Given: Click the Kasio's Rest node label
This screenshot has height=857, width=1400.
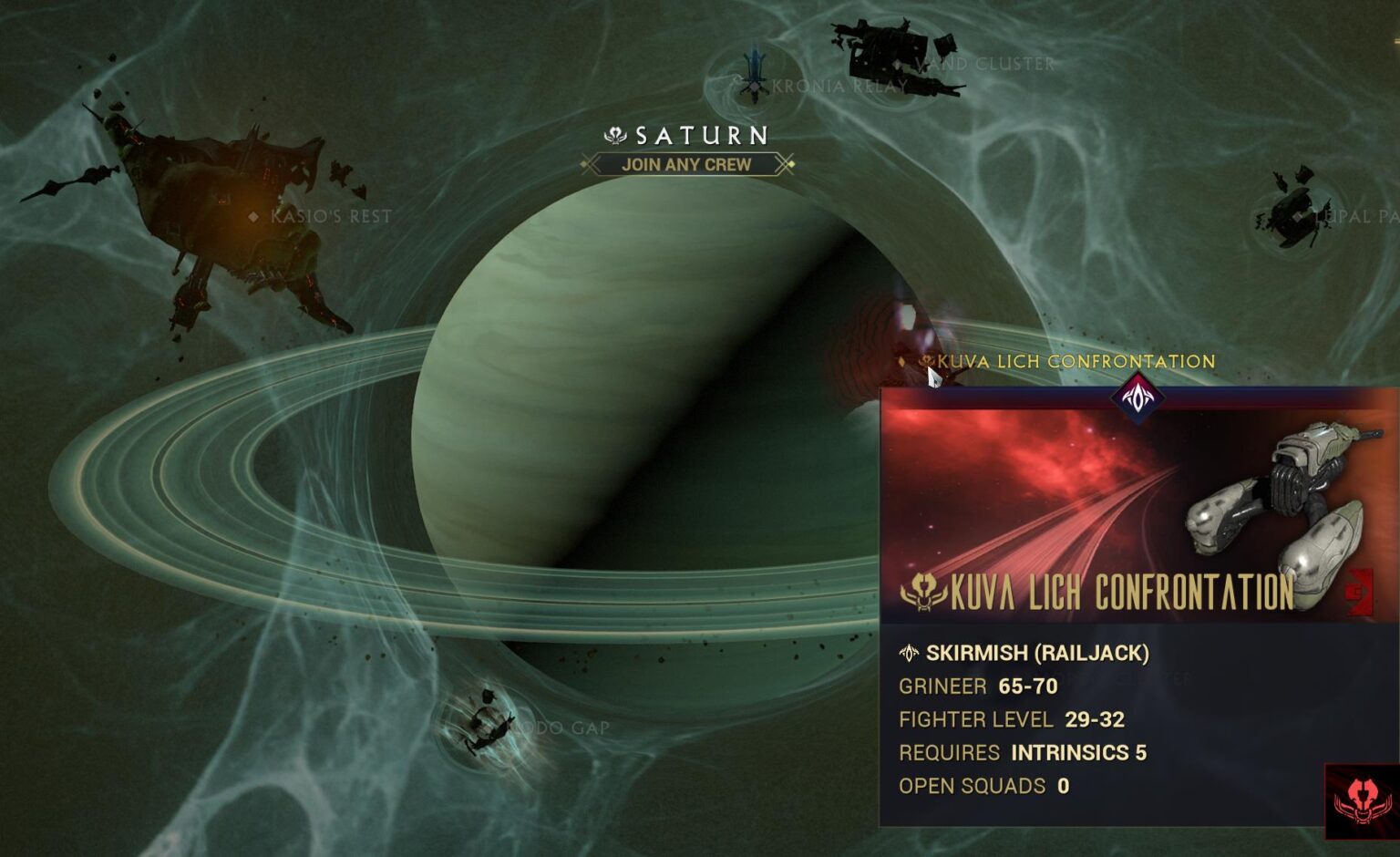Looking at the screenshot, I should [x=330, y=215].
